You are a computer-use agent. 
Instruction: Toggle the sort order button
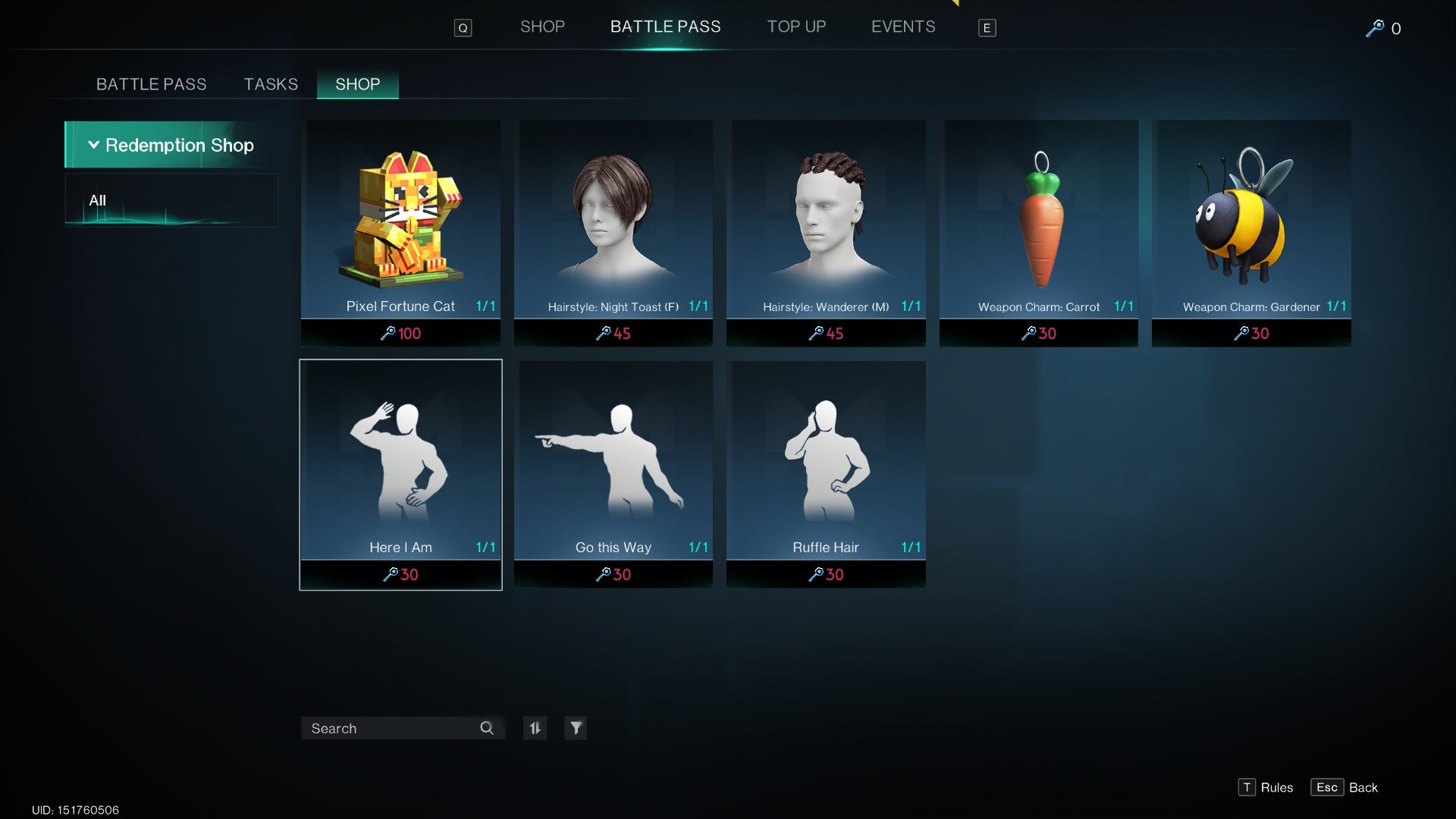pyautogui.click(x=535, y=728)
